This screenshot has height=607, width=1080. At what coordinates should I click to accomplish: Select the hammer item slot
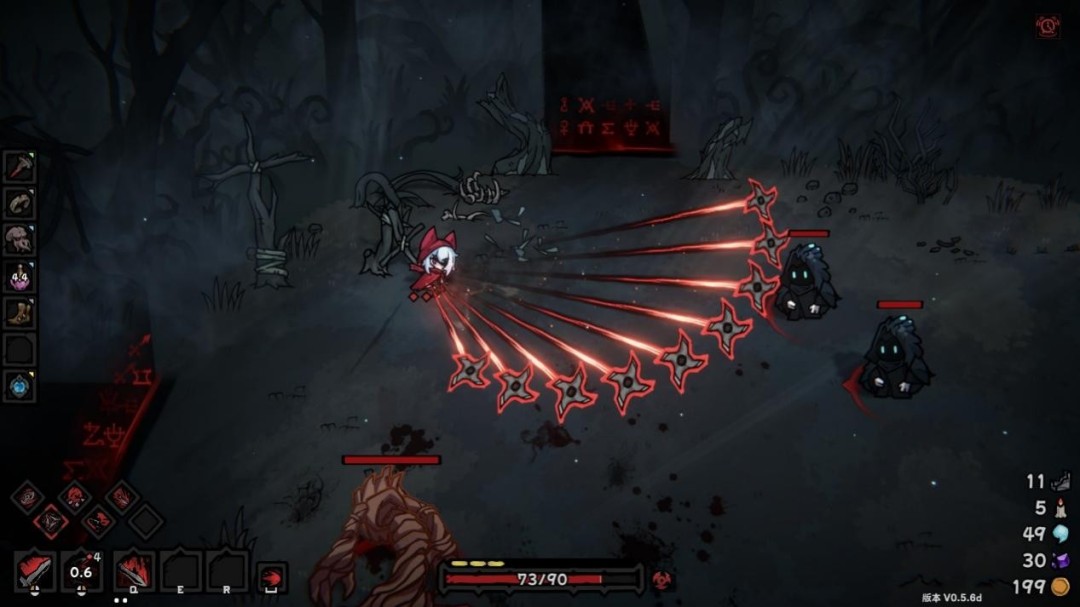(x=20, y=167)
